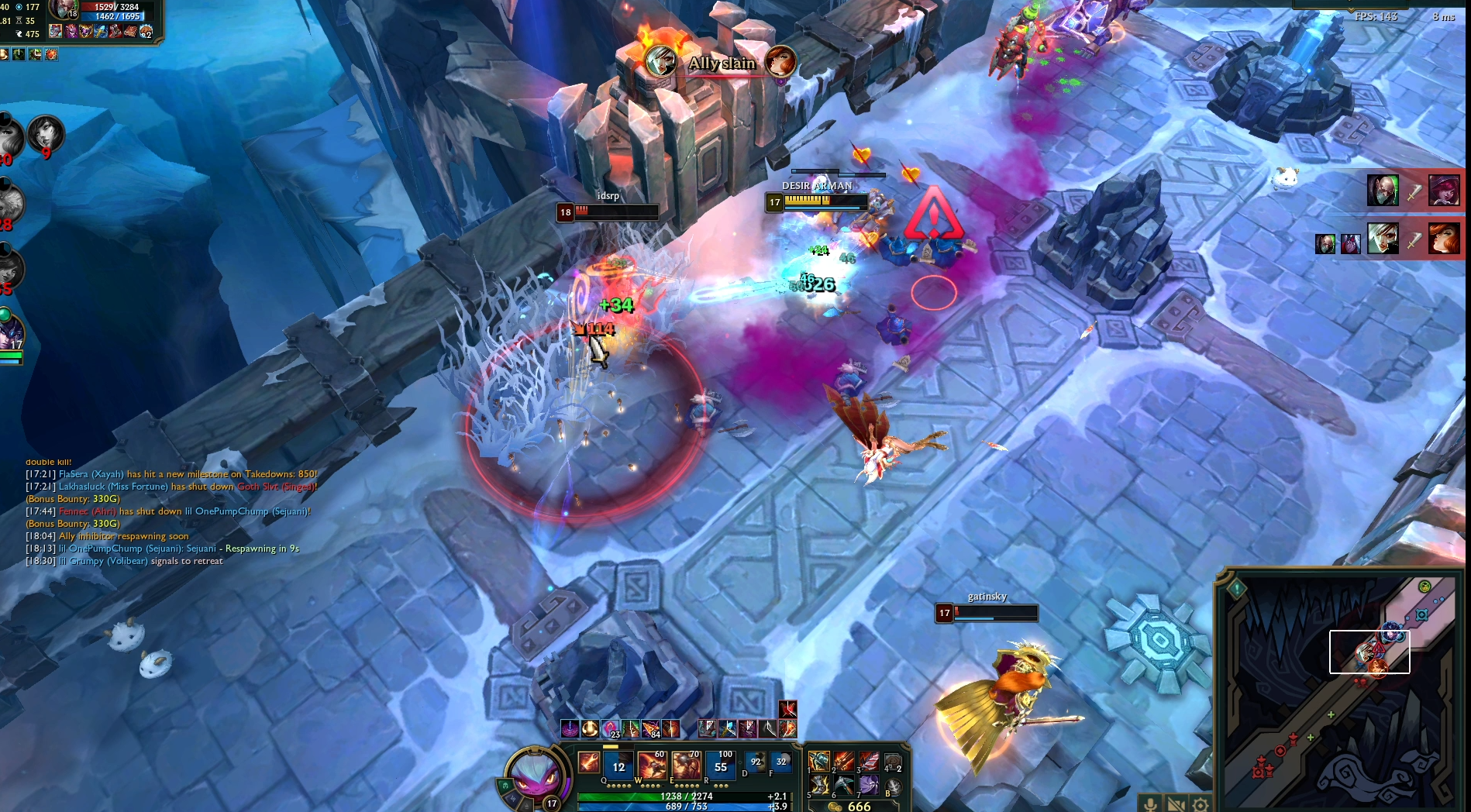
Task: Select the F summoner spell showing 32
Action: (x=781, y=762)
